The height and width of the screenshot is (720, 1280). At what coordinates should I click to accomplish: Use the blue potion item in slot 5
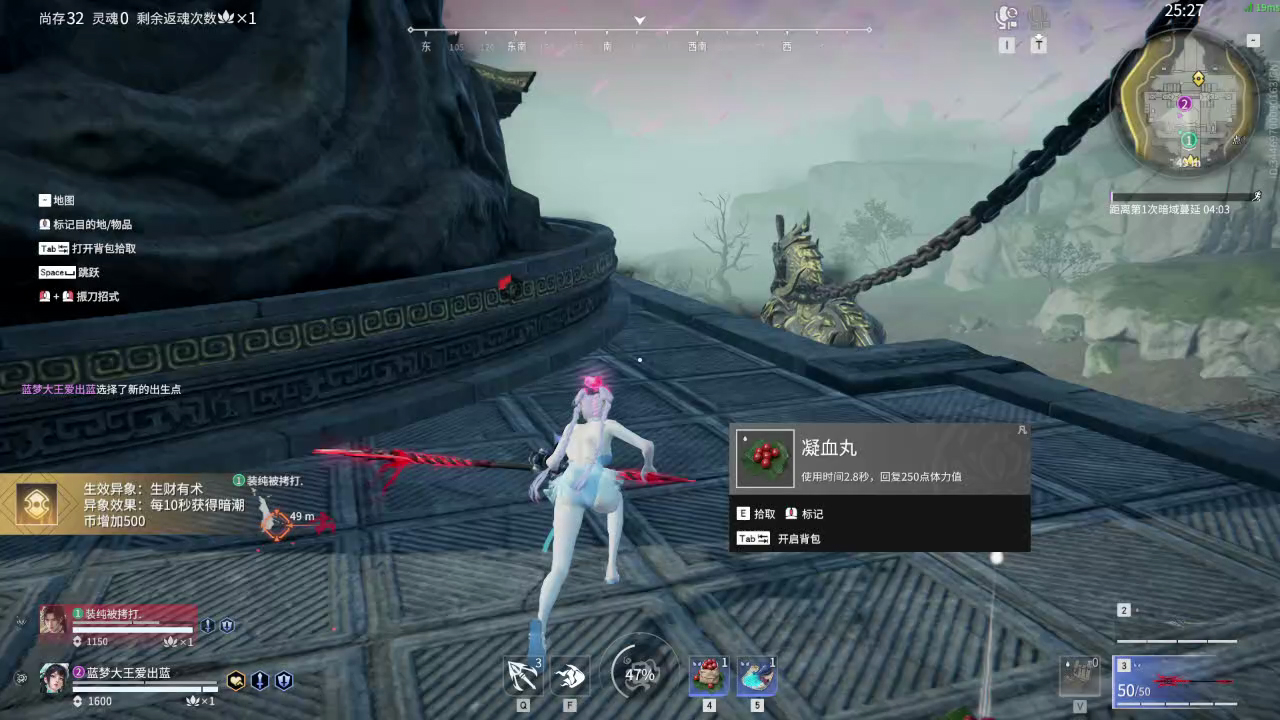757,675
